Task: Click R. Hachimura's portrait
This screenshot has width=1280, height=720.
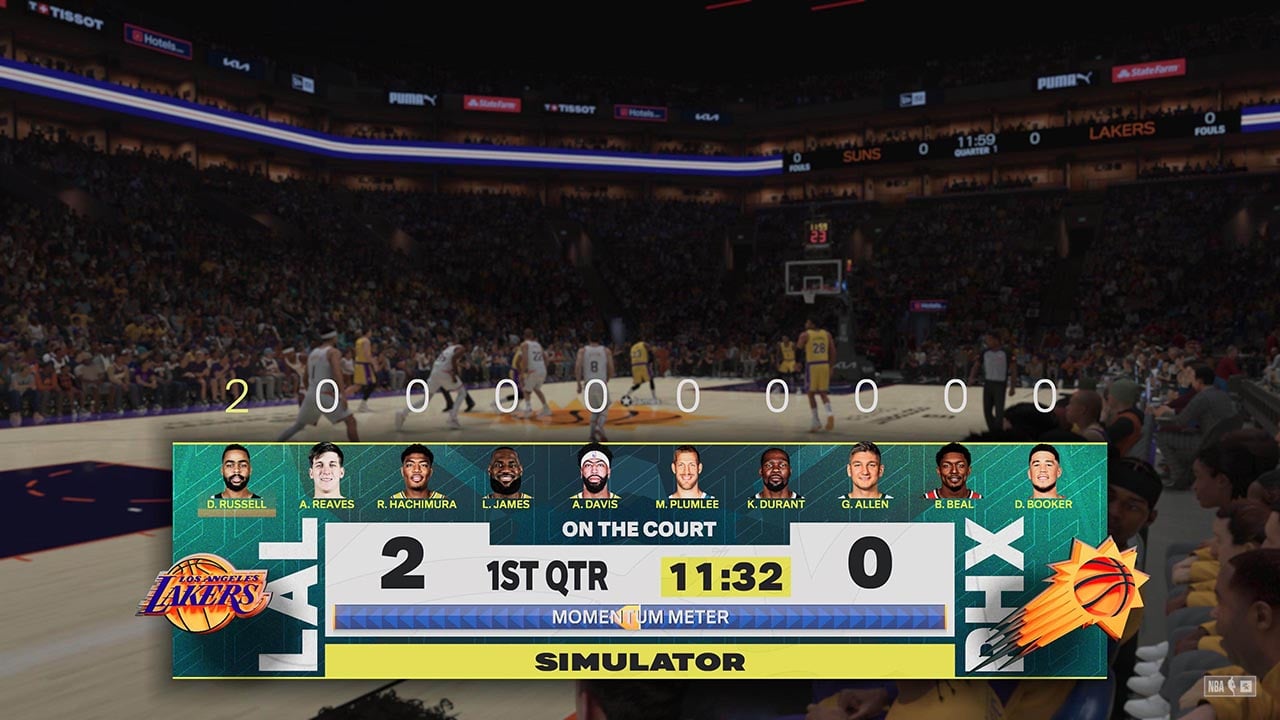Action: tap(416, 472)
